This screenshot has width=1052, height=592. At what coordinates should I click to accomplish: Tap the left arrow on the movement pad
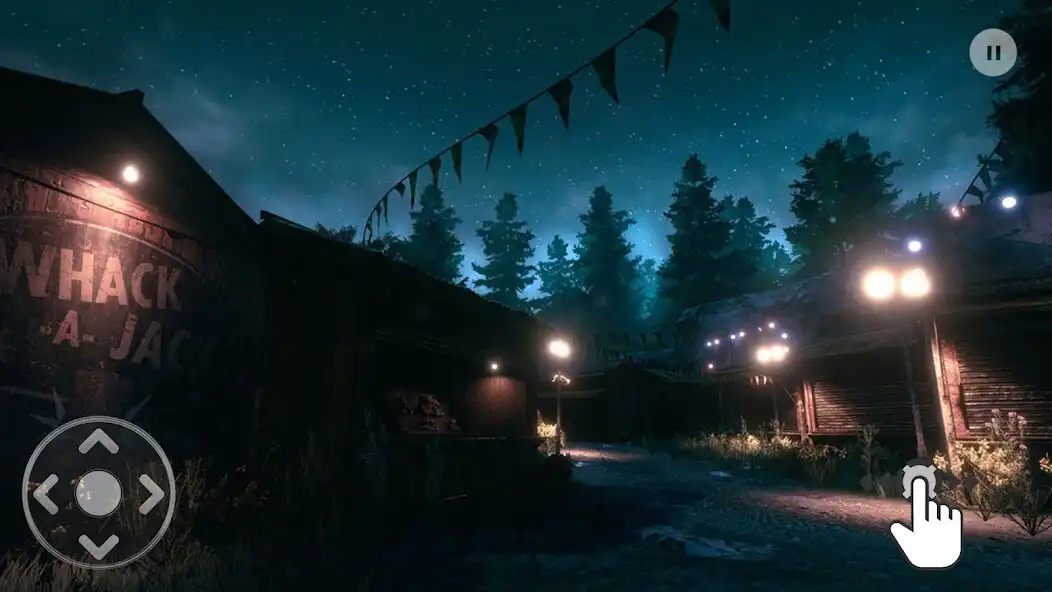[x=46, y=494]
